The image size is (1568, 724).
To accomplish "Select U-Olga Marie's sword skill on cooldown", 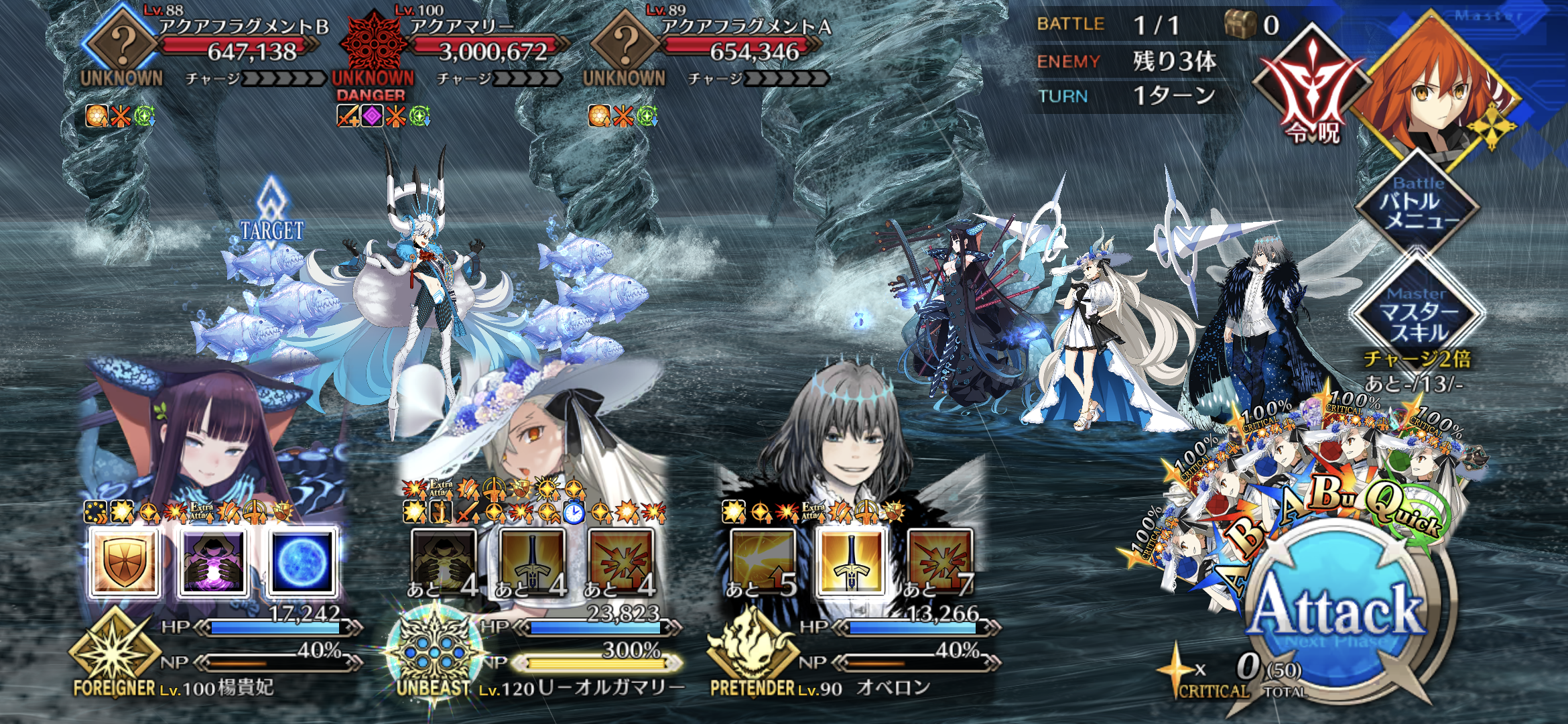I will (x=532, y=562).
